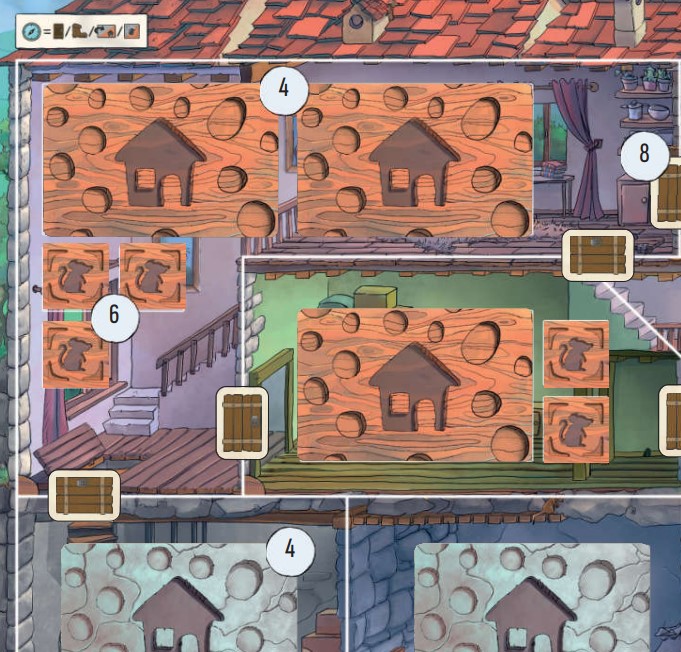
Task: Select the number 8 room marker
Action: [x=643, y=153]
